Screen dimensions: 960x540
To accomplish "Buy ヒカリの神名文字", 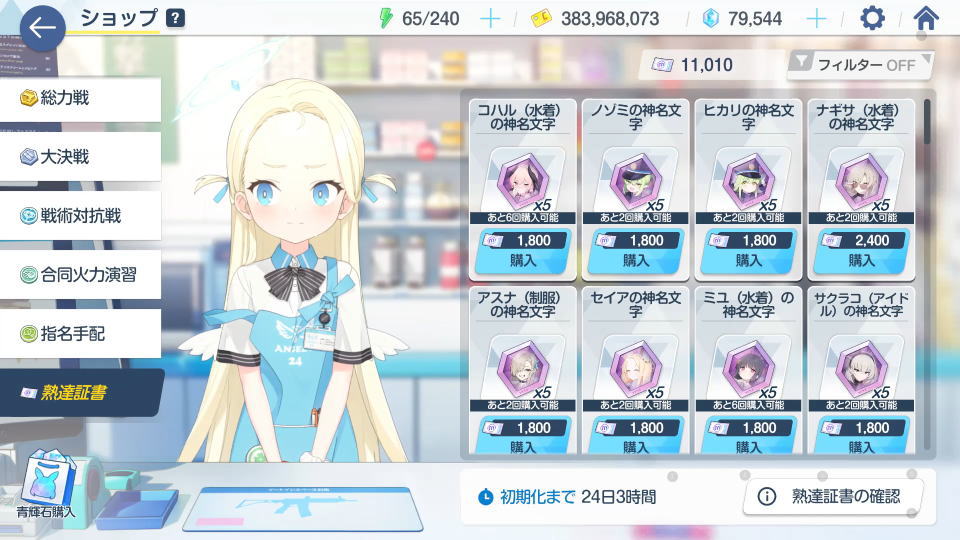I will coord(749,250).
